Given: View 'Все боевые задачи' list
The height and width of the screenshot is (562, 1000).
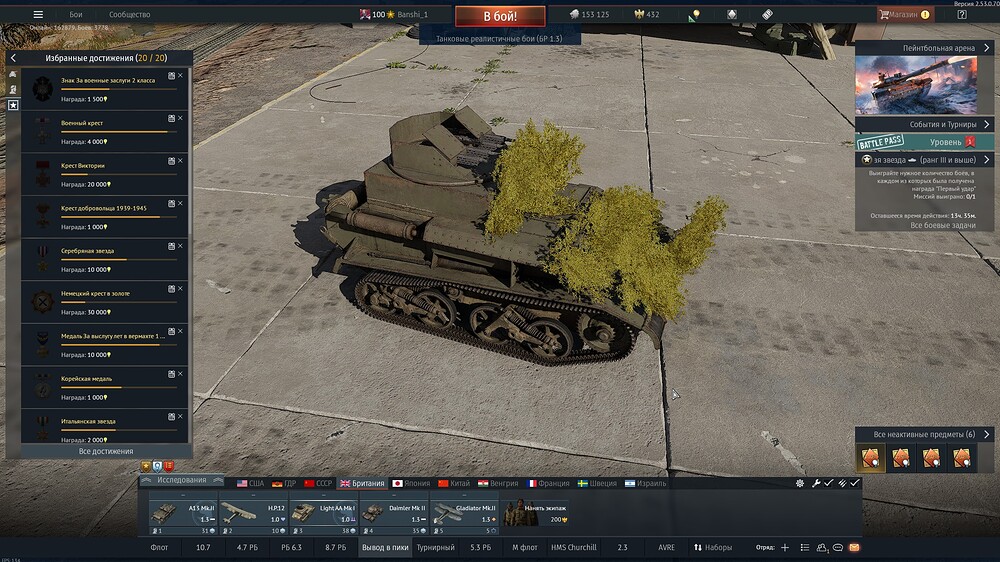Looking at the screenshot, I should pyautogui.click(x=923, y=226).
